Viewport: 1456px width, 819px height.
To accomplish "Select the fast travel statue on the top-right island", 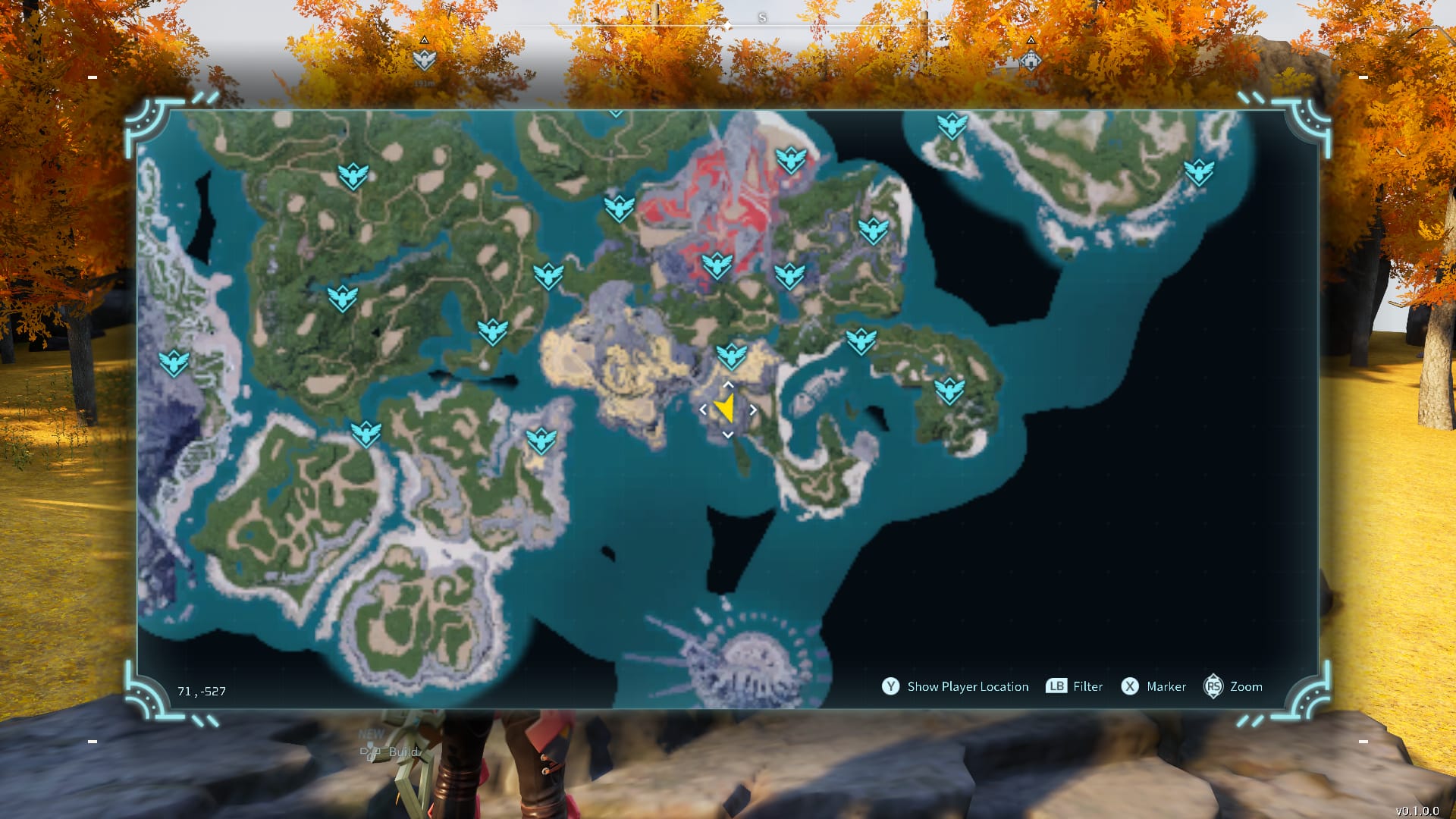I will tap(952, 125).
